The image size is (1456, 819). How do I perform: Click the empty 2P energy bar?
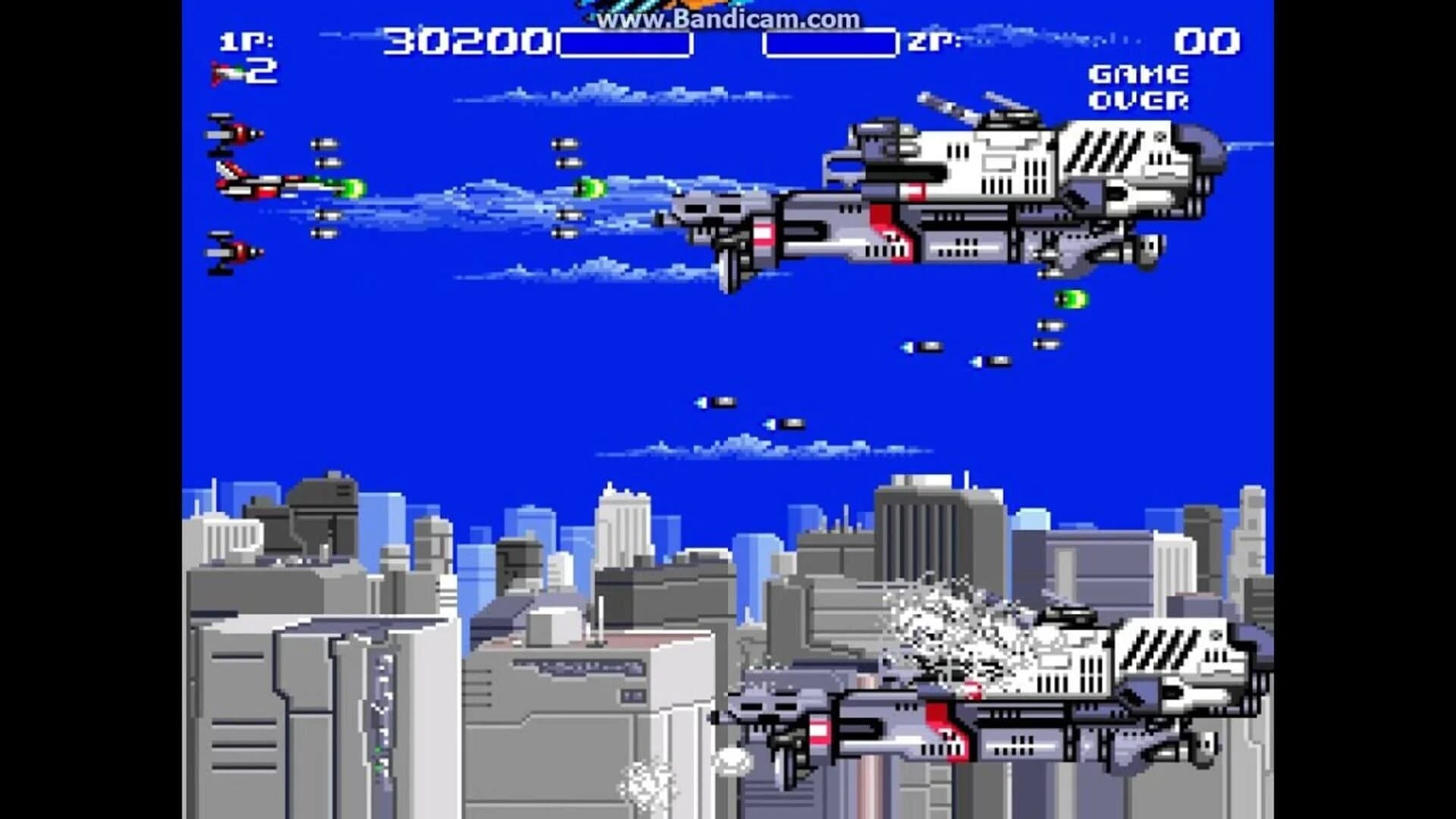[830, 42]
